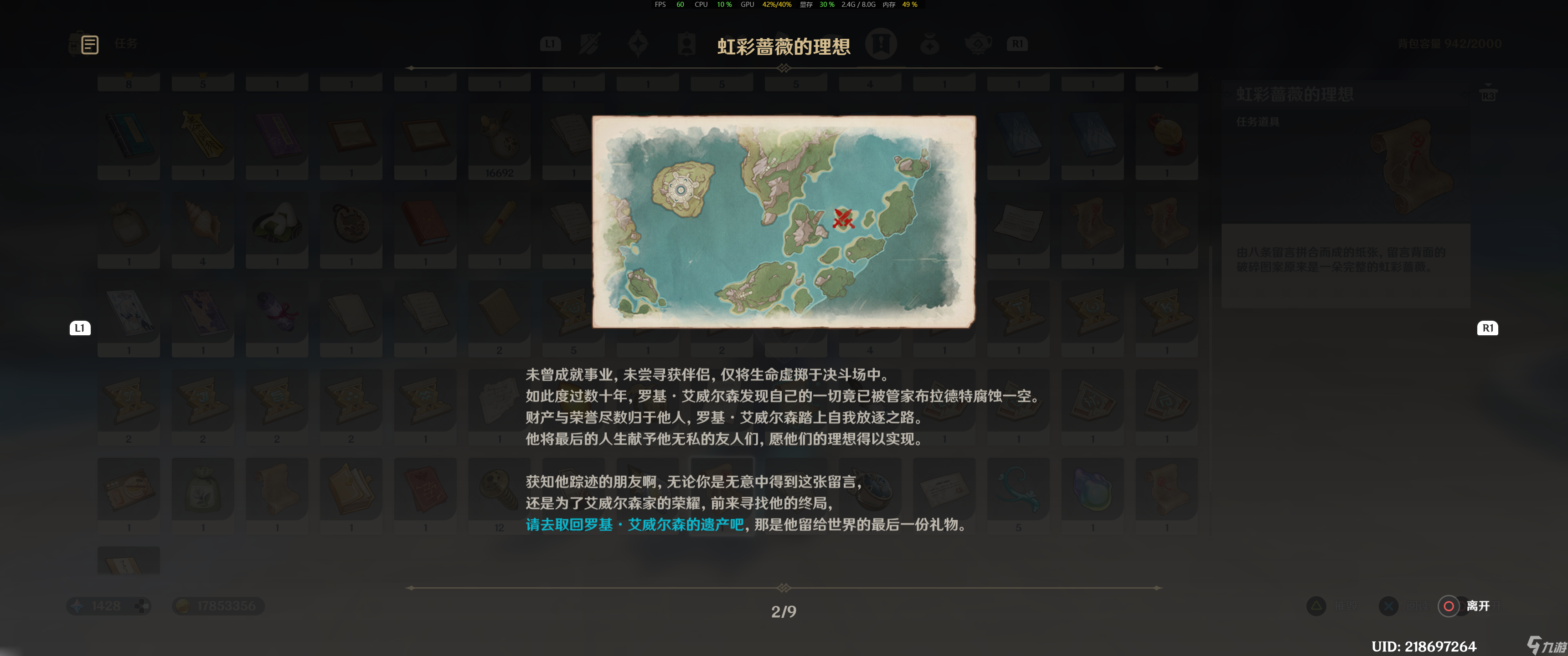1568x656 pixels.
Task: Click the circle button icon beside 离开
Action: pyautogui.click(x=1448, y=605)
